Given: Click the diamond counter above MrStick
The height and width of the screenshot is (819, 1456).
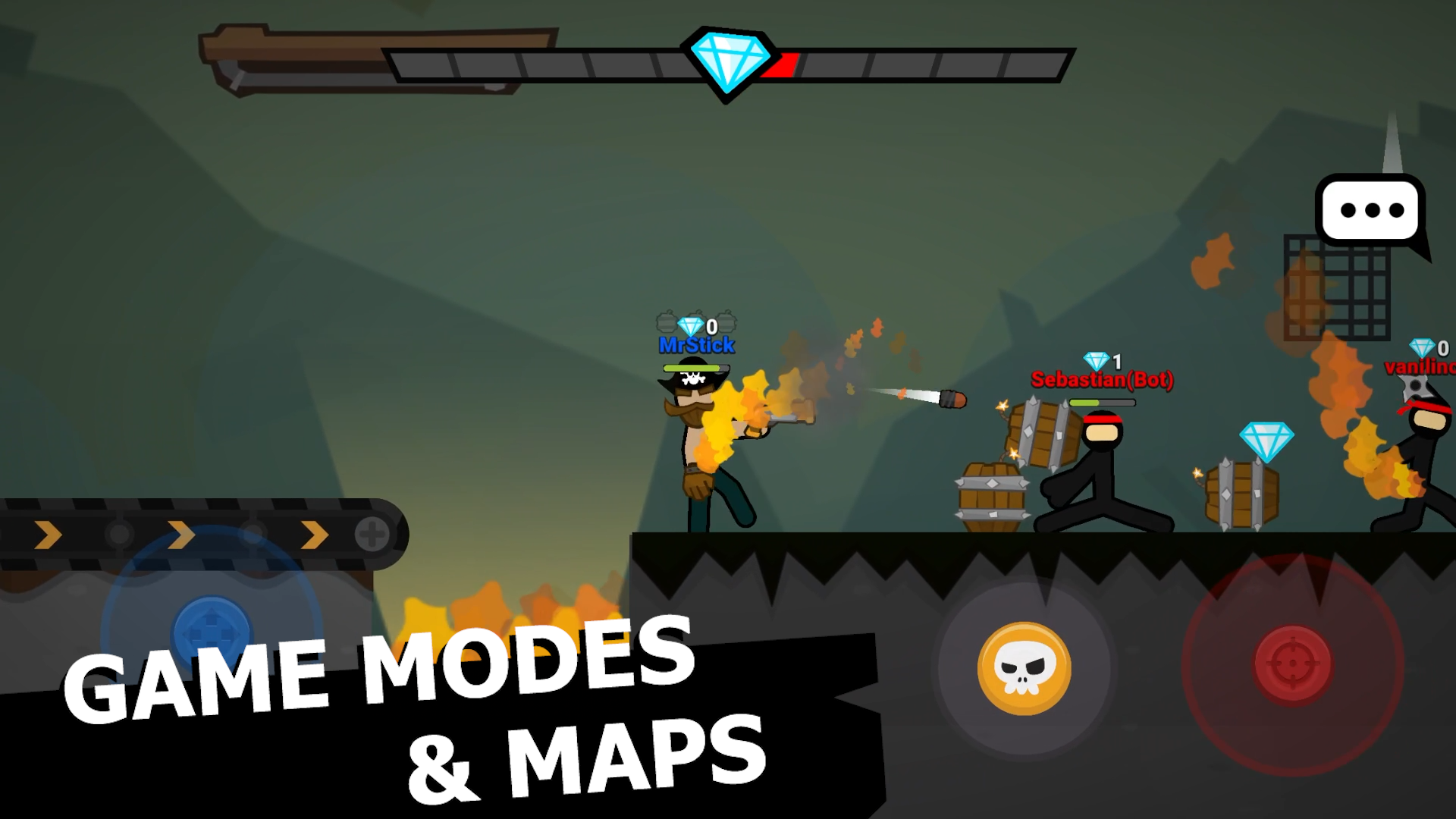Looking at the screenshot, I should pos(698,326).
